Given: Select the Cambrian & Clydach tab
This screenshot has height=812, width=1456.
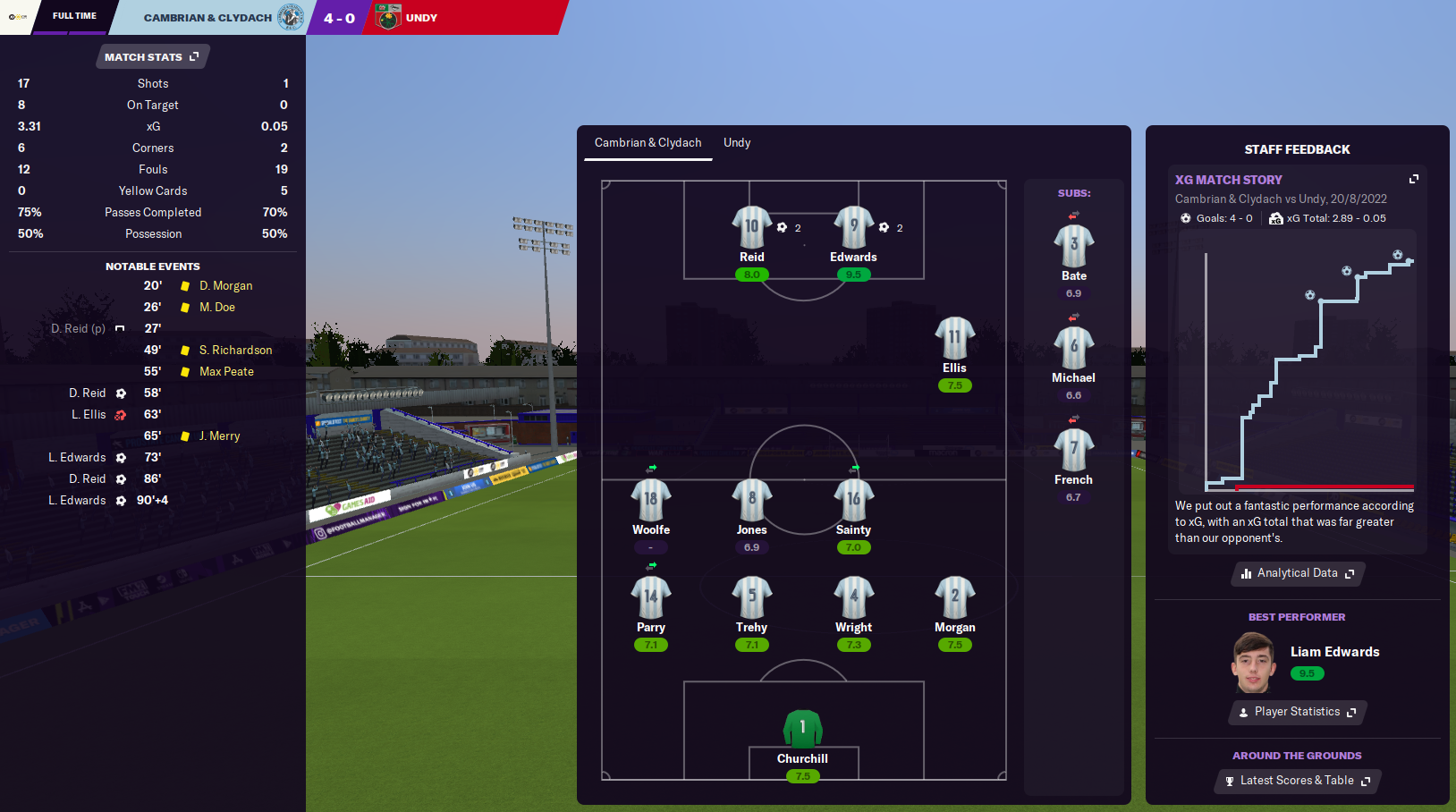Looking at the screenshot, I should click(x=648, y=143).
